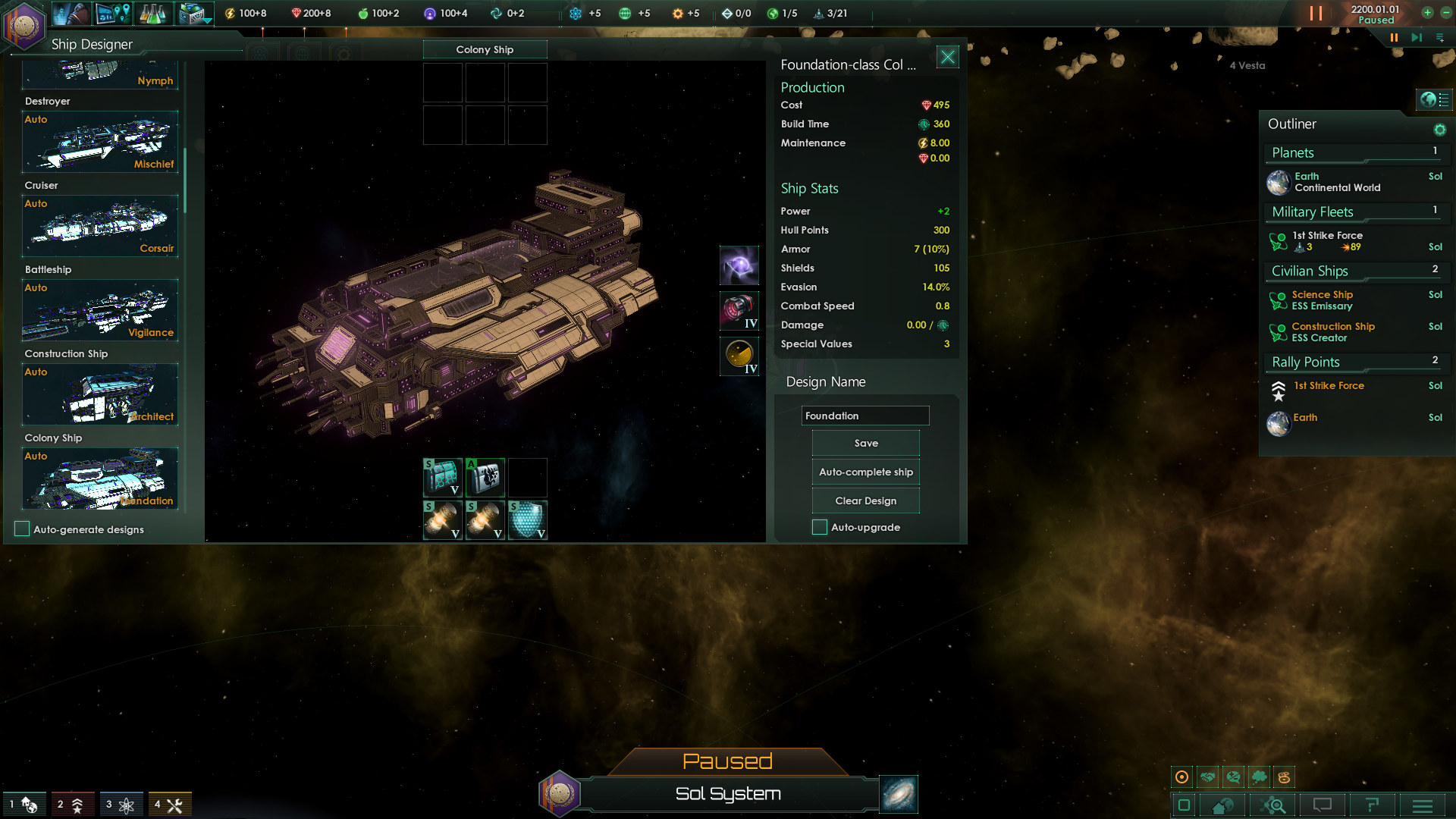Save the ship design
The height and width of the screenshot is (819, 1456).
tap(865, 444)
